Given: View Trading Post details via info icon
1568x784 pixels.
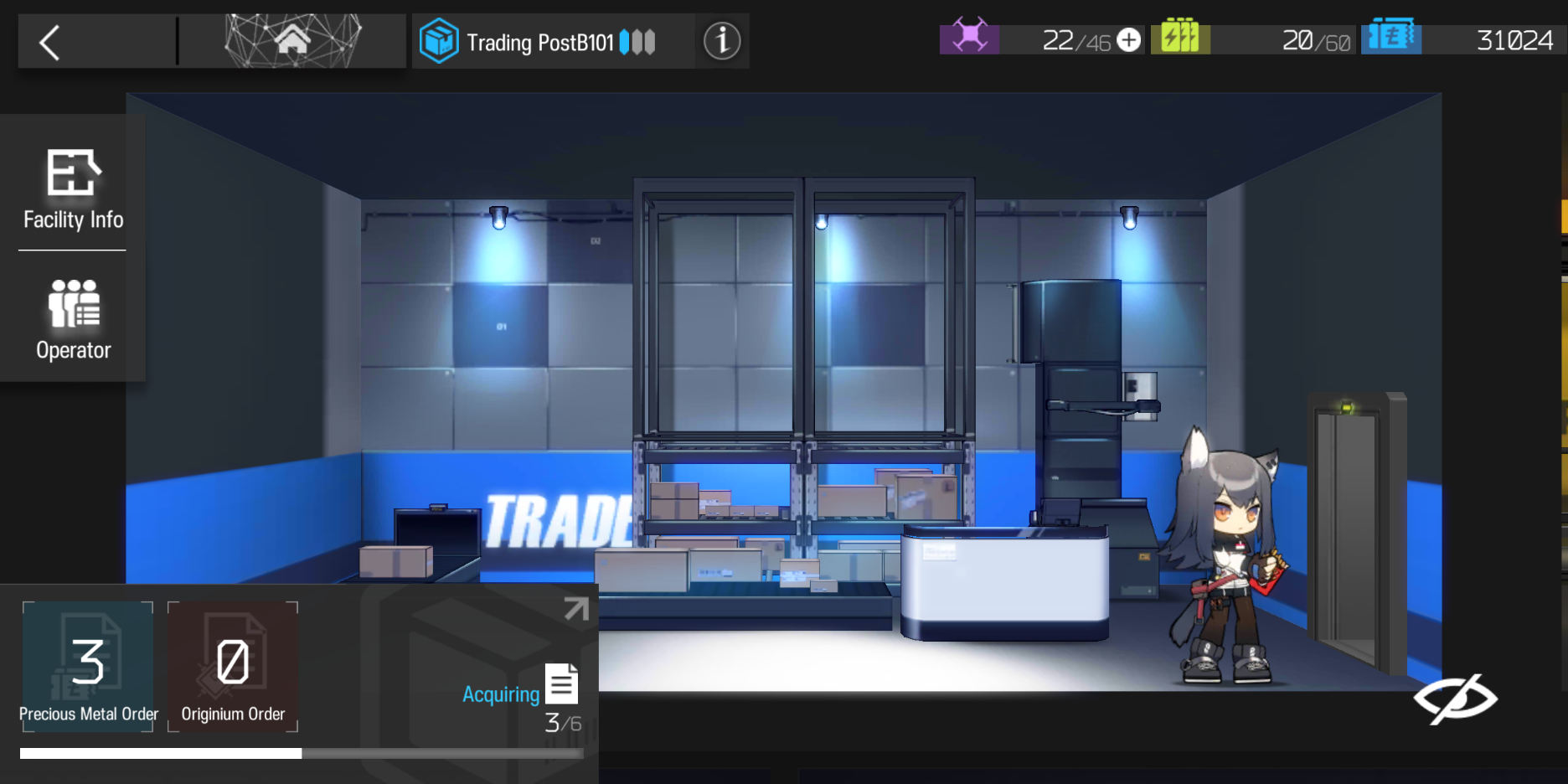Looking at the screenshot, I should coord(721,39).
